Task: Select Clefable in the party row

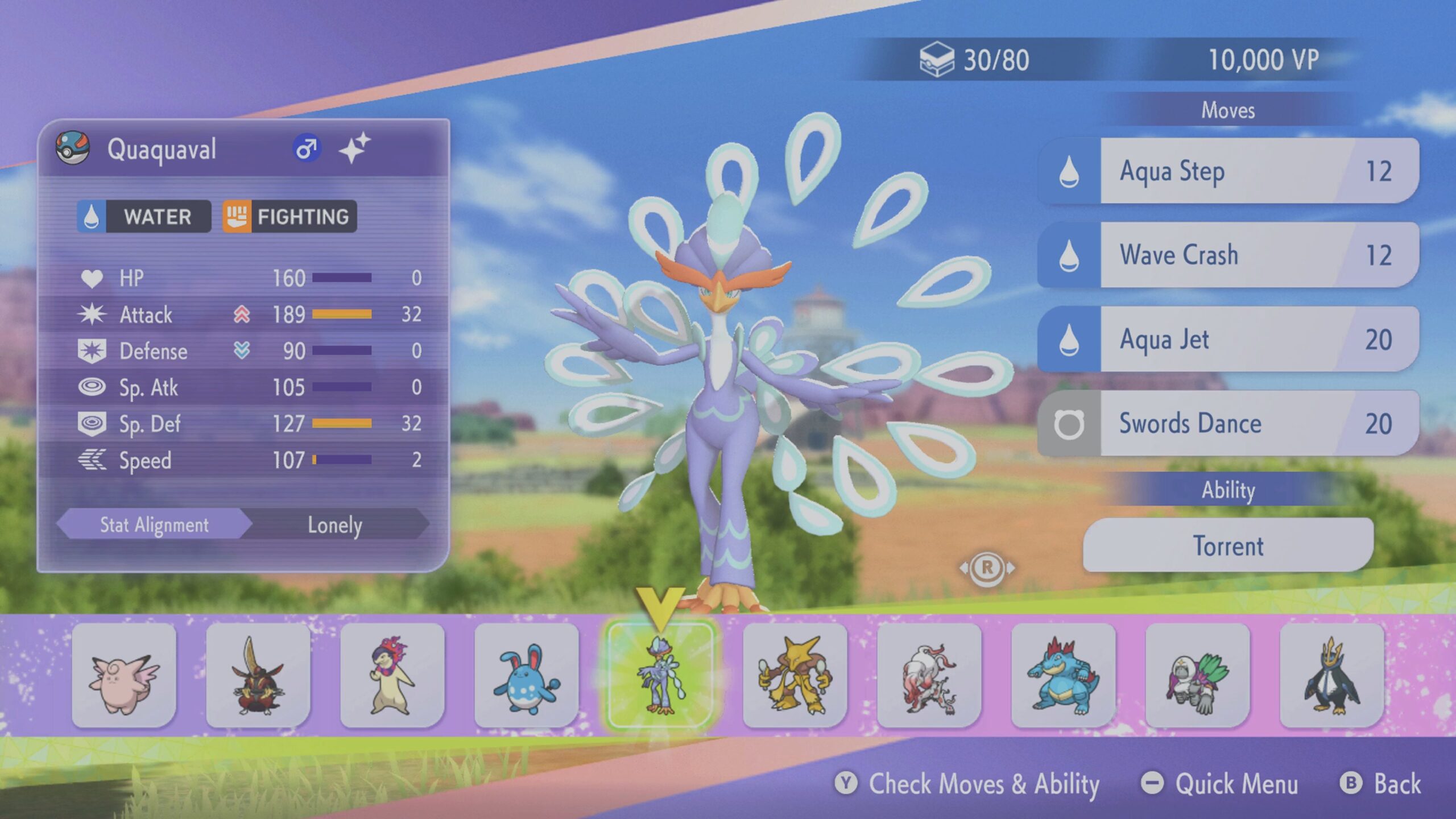Action: pos(124,675)
